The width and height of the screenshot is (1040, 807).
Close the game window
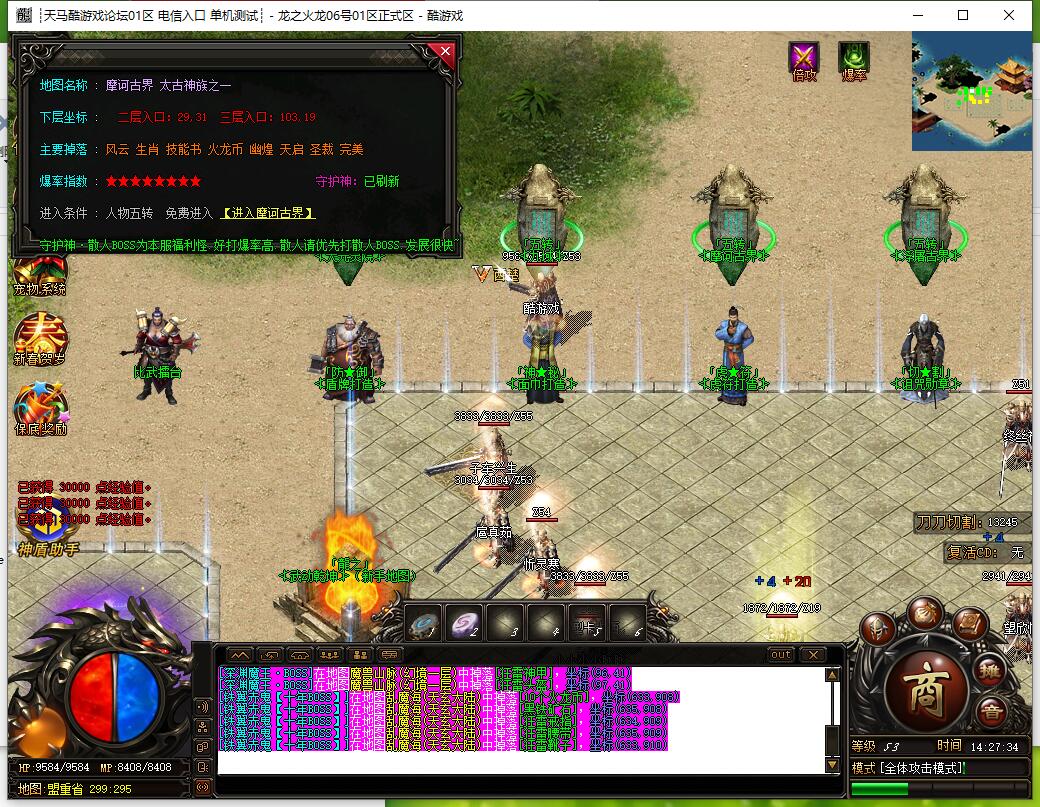1009,15
